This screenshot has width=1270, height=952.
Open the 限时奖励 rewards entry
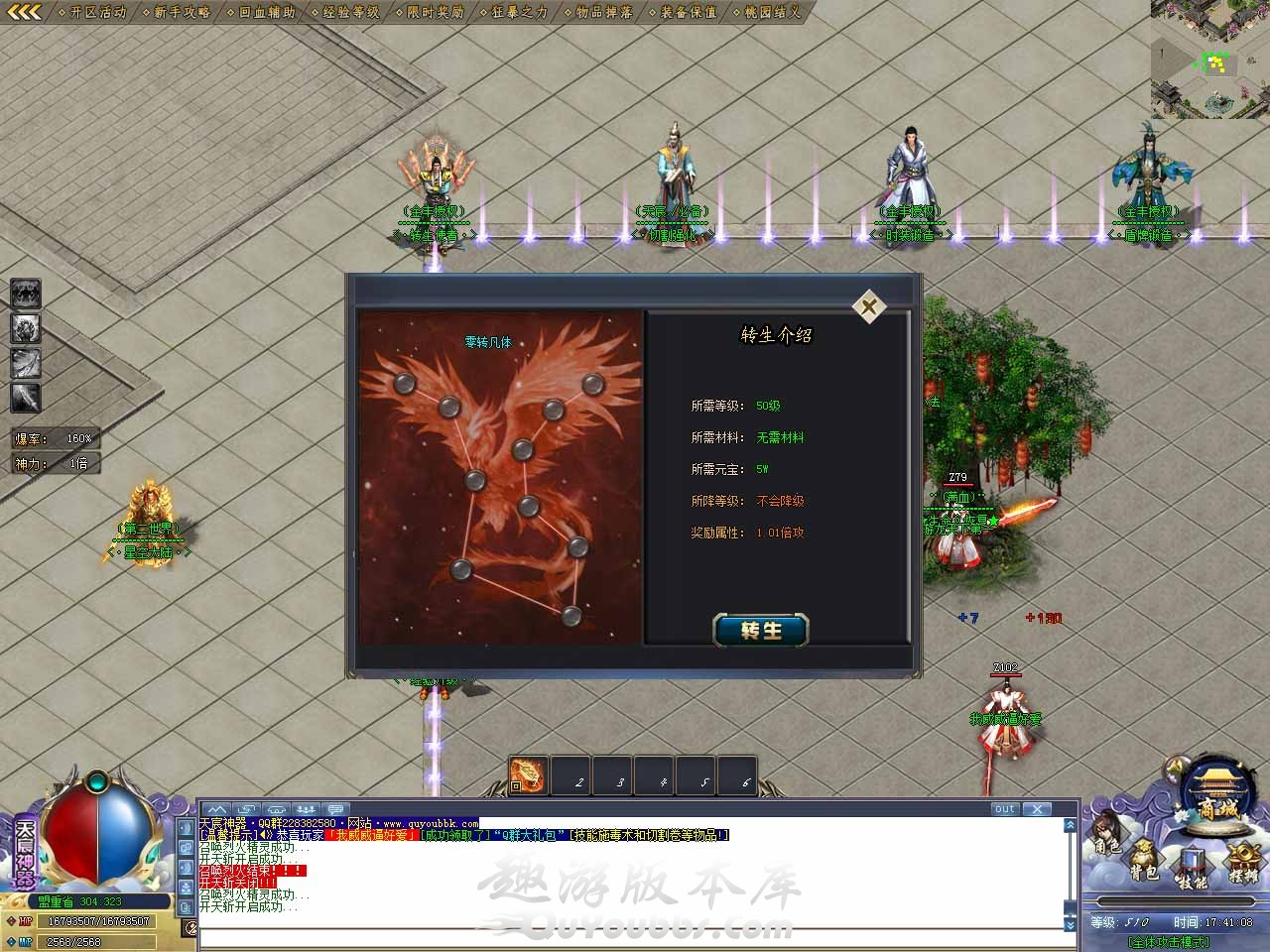[x=435, y=12]
